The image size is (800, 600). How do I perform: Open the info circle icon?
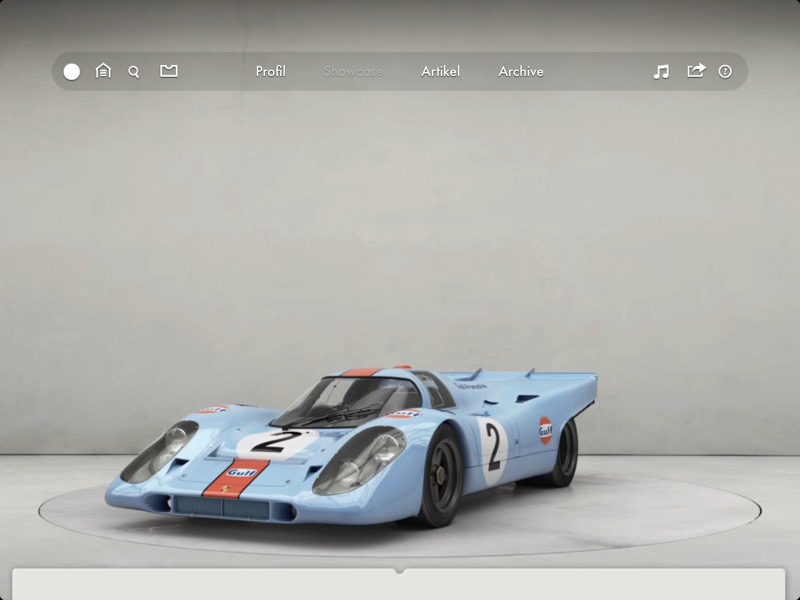pos(725,72)
